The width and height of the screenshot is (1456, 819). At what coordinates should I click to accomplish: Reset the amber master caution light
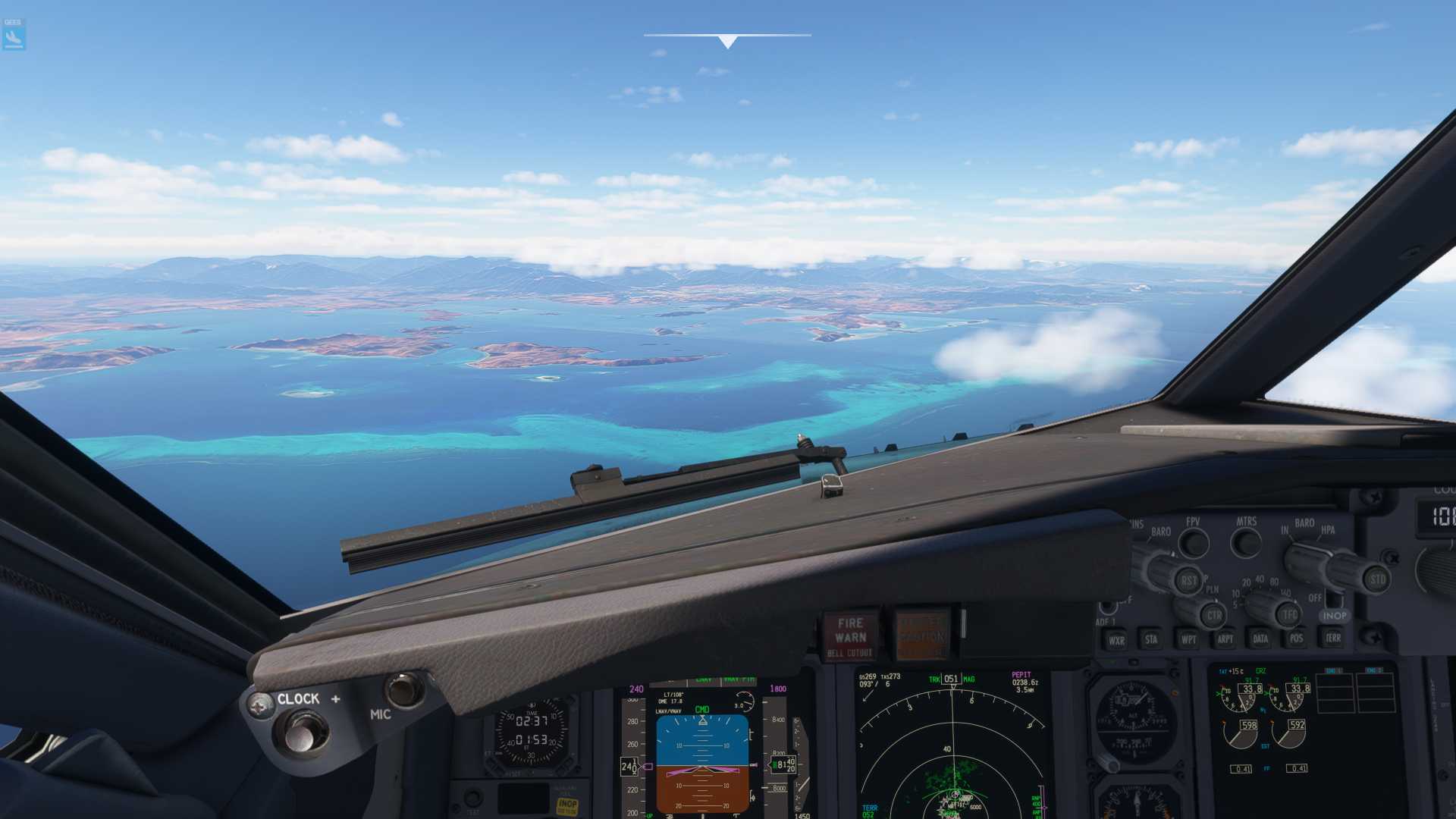pos(921,635)
